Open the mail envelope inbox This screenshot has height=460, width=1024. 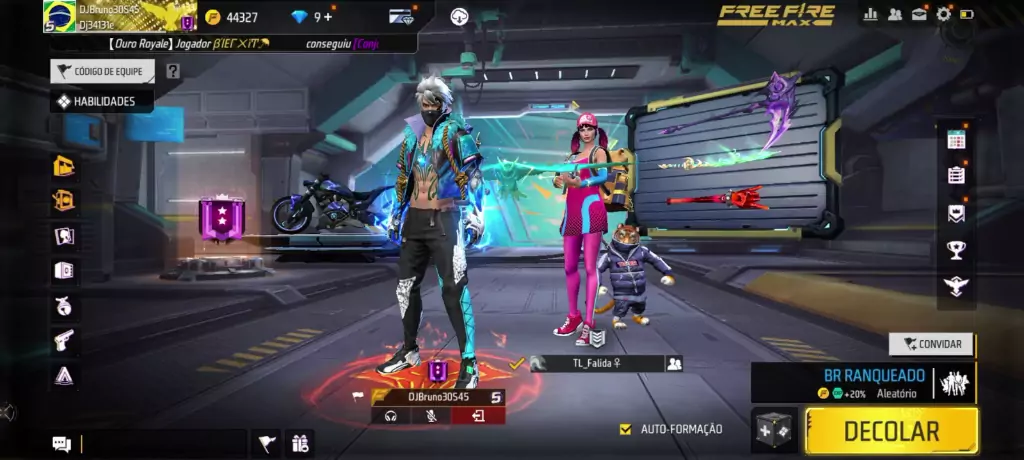click(919, 14)
